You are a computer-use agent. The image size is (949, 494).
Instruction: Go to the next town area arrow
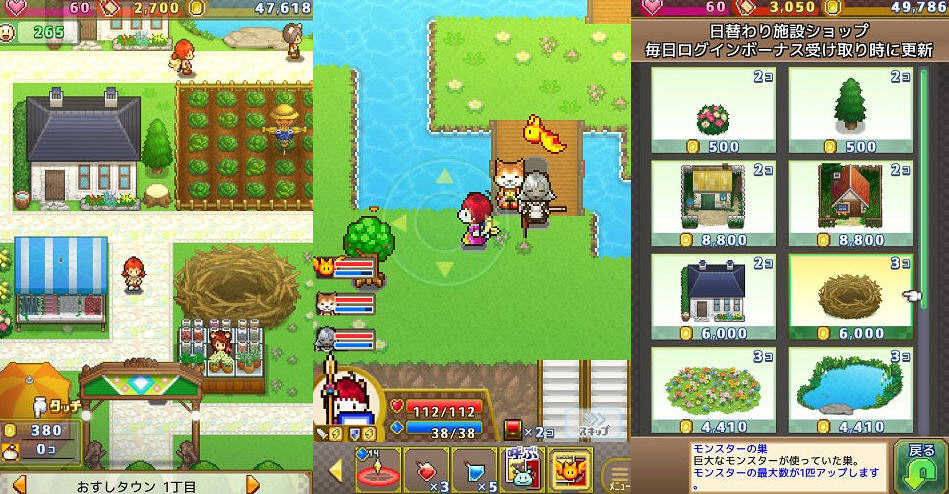(x=253, y=485)
